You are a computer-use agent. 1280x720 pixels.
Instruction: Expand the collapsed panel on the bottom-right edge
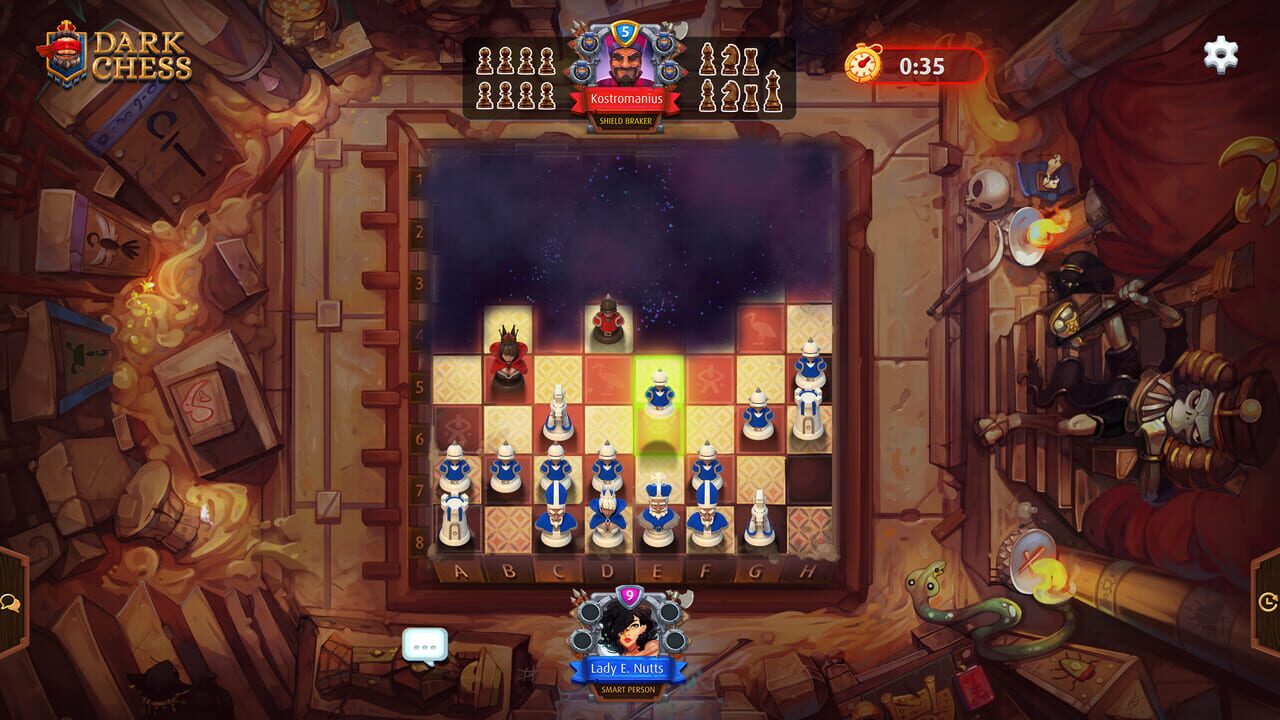point(1268,602)
